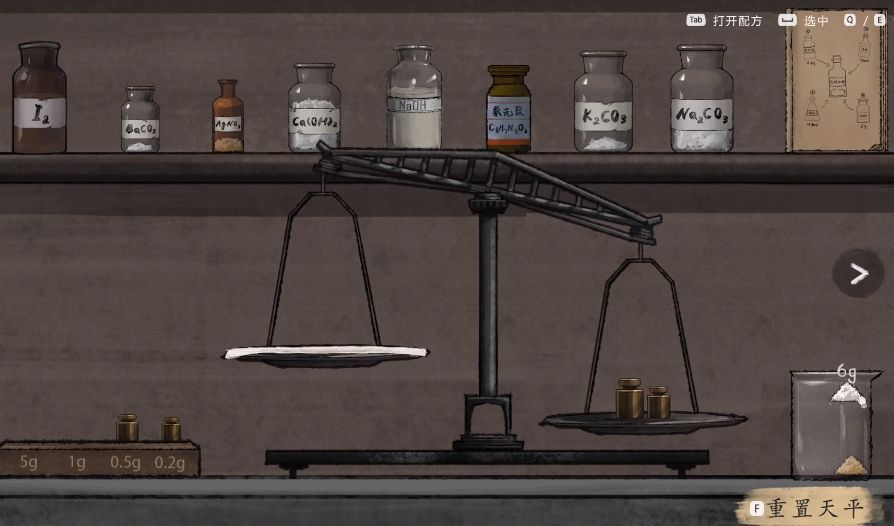Select the I₂ iodine jar
This screenshot has height=526, width=894.
point(40,100)
